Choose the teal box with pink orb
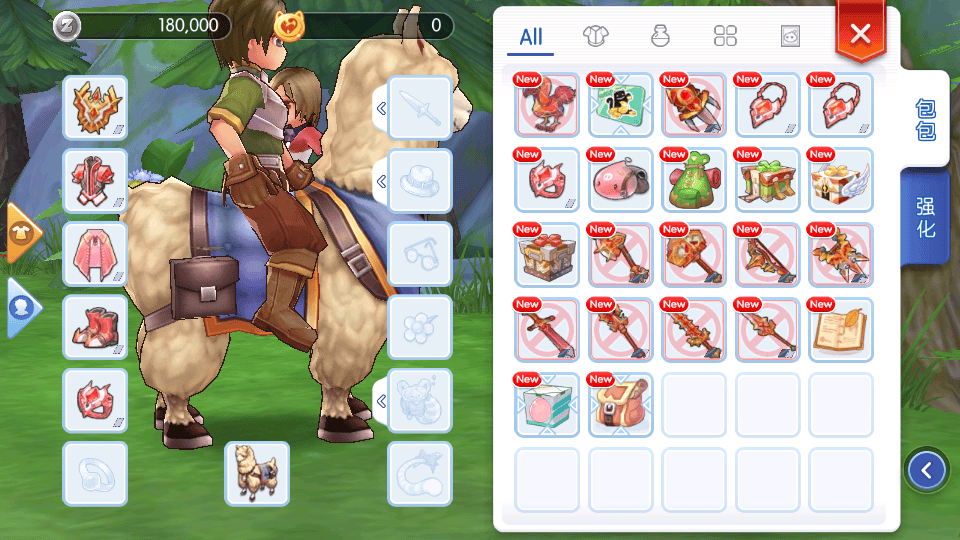 [547, 405]
